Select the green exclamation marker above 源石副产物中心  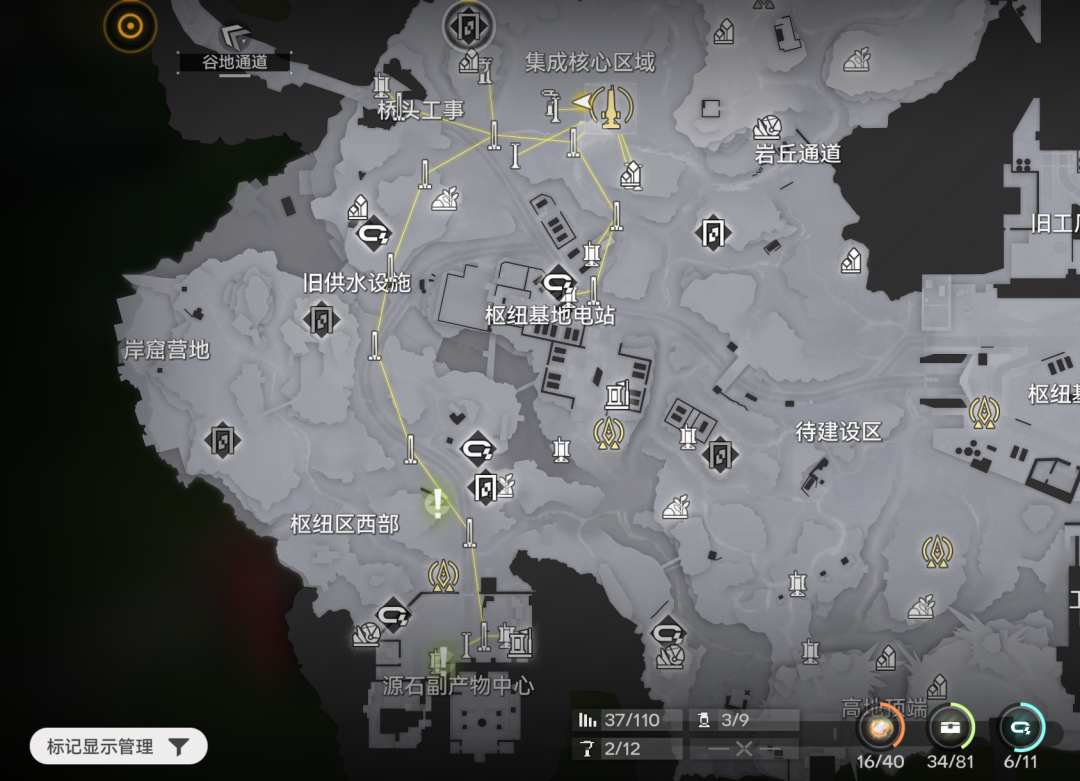click(441, 659)
